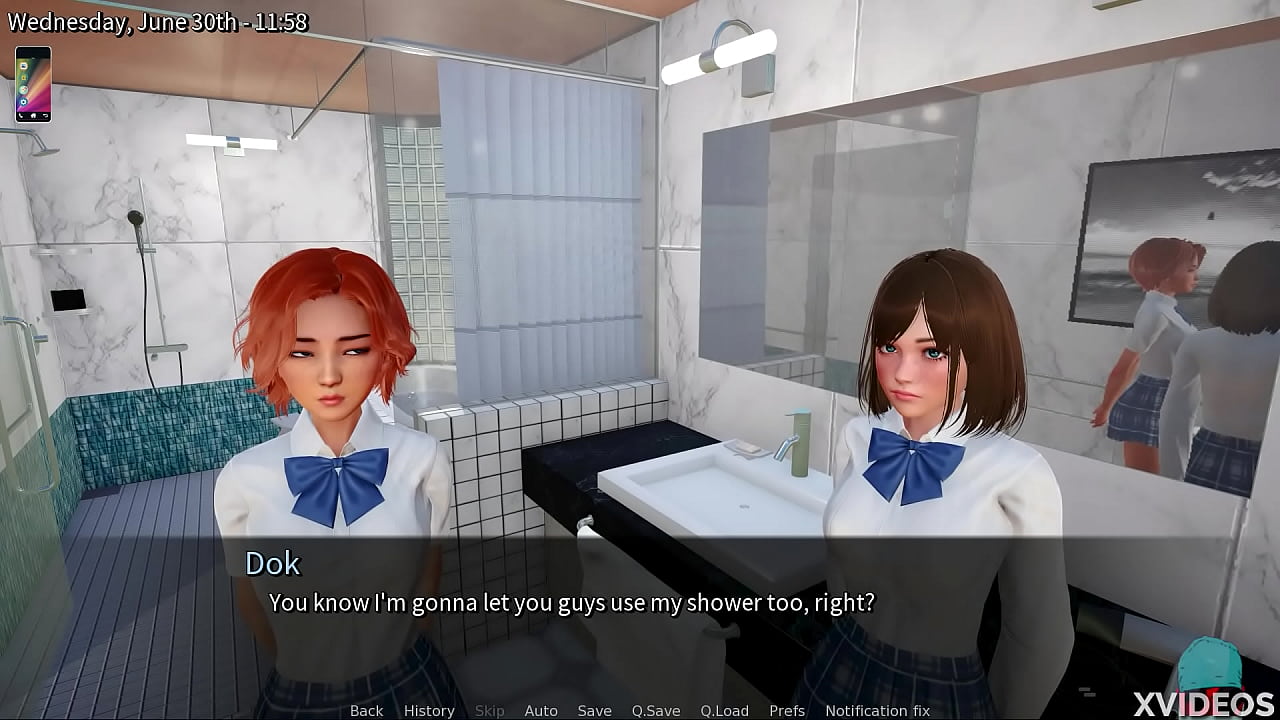This screenshot has height=720, width=1280.
Task: Toggle Auto dialogue mode
Action: pyautogui.click(x=541, y=710)
